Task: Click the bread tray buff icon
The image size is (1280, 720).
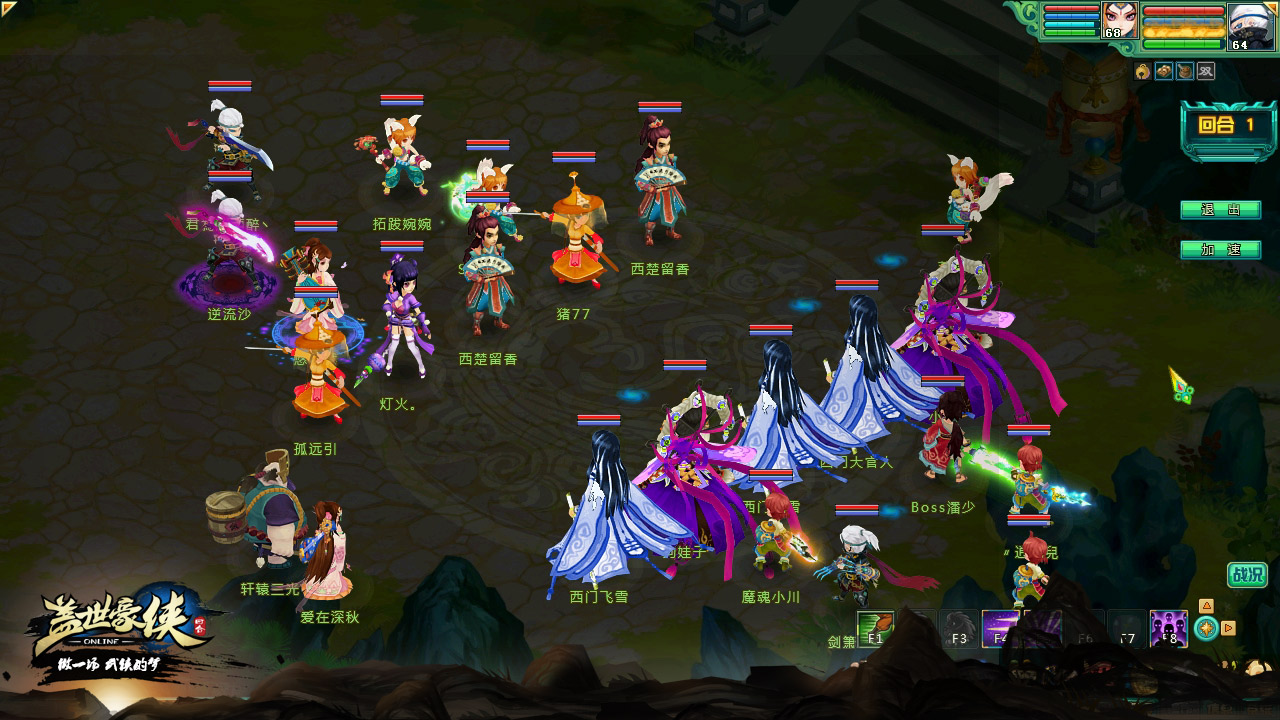Action: point(1163,71)
